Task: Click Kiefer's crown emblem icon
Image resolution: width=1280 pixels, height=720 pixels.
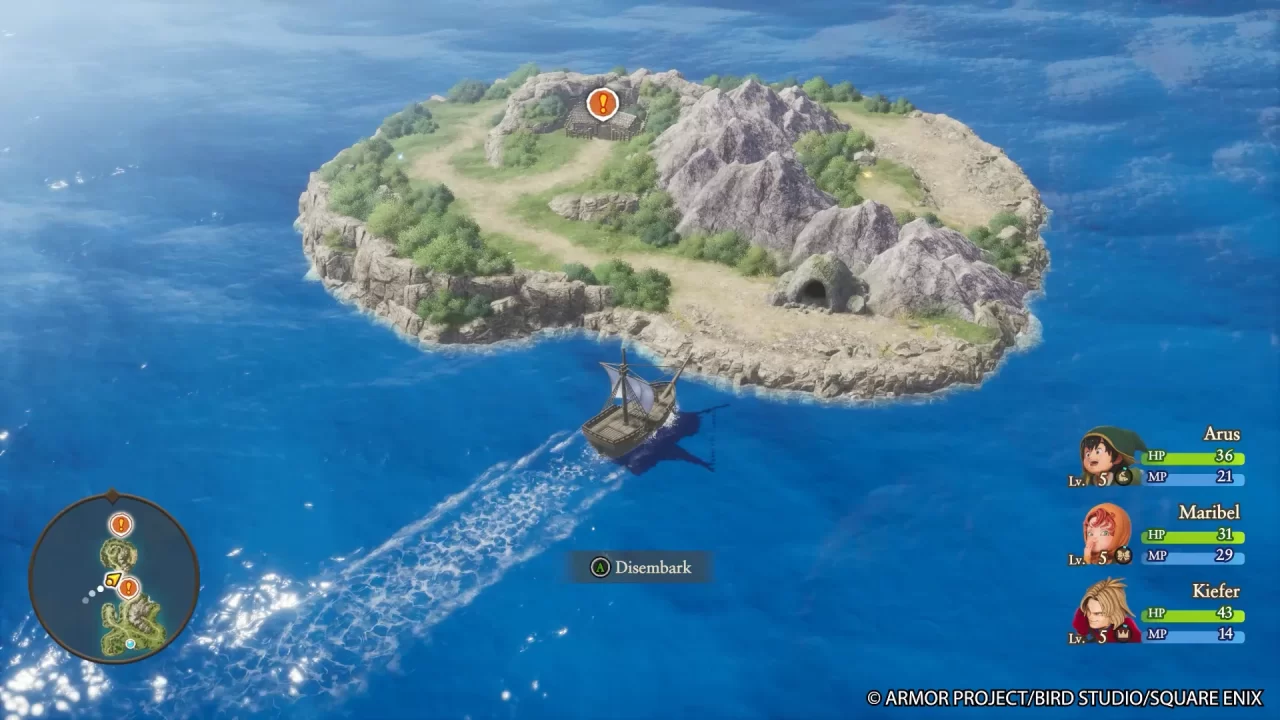Action: [x=1123, y=634]
